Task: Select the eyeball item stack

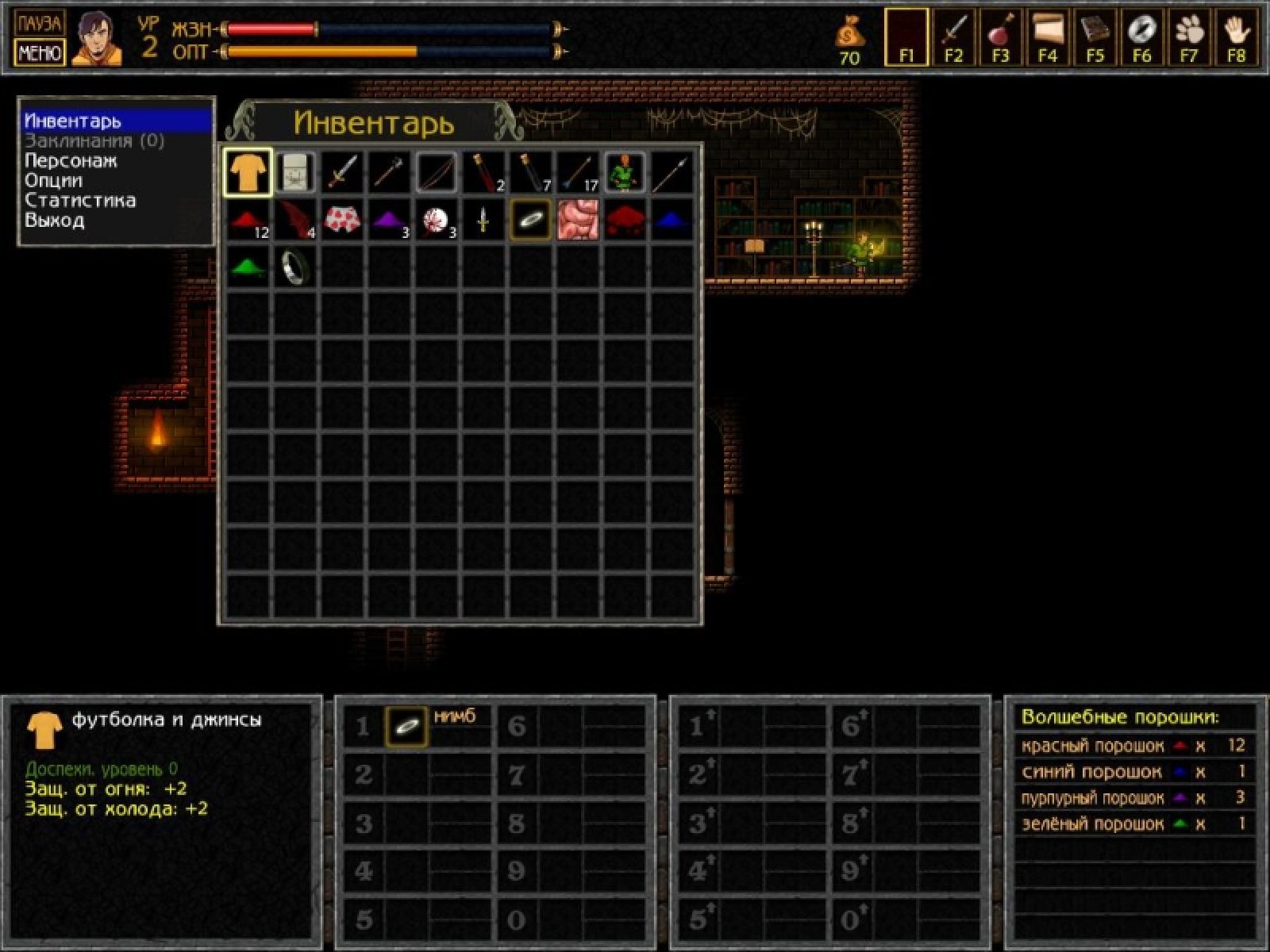Action: point(437,220)
